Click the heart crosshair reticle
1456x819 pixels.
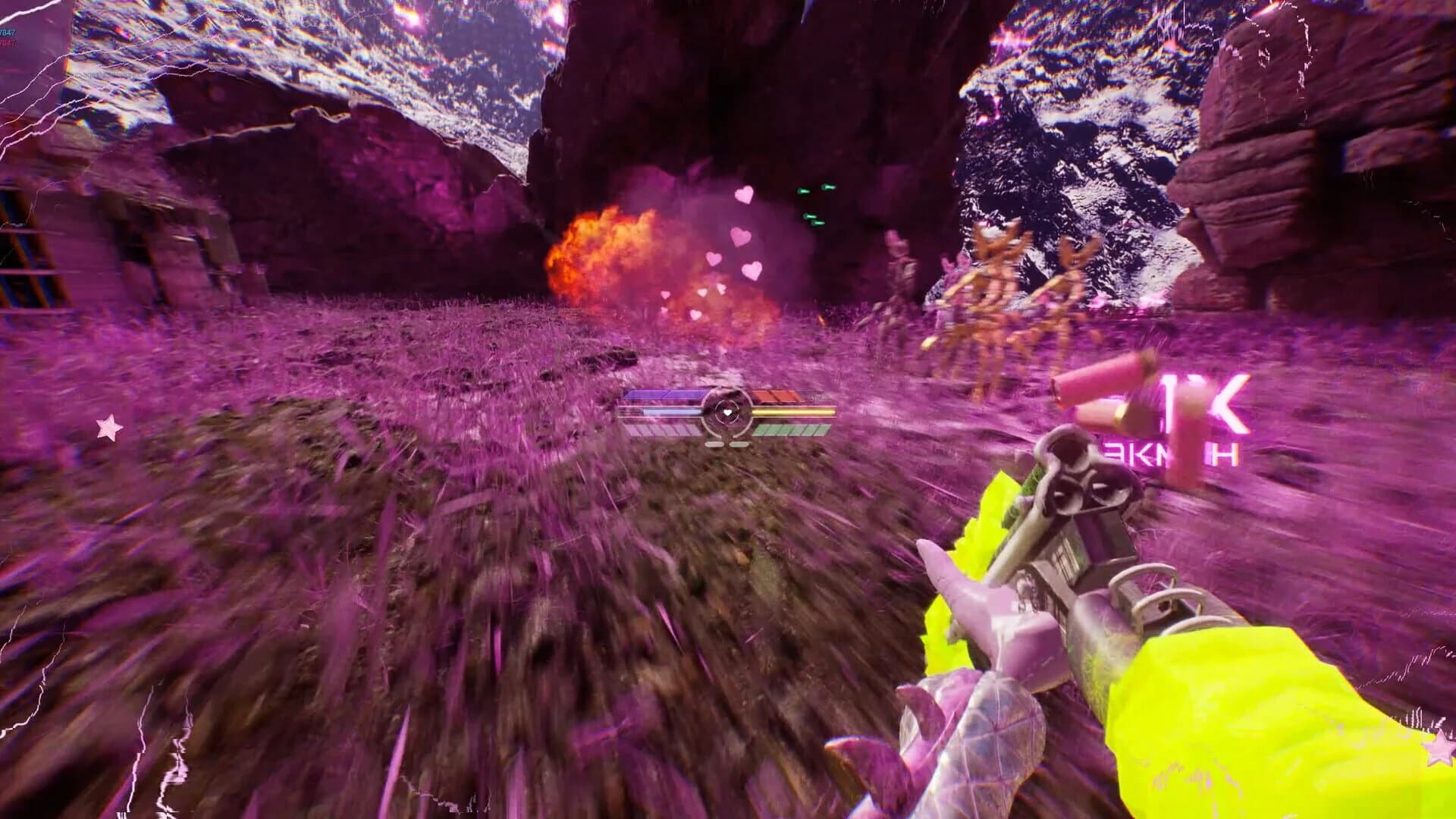(728, 412)
